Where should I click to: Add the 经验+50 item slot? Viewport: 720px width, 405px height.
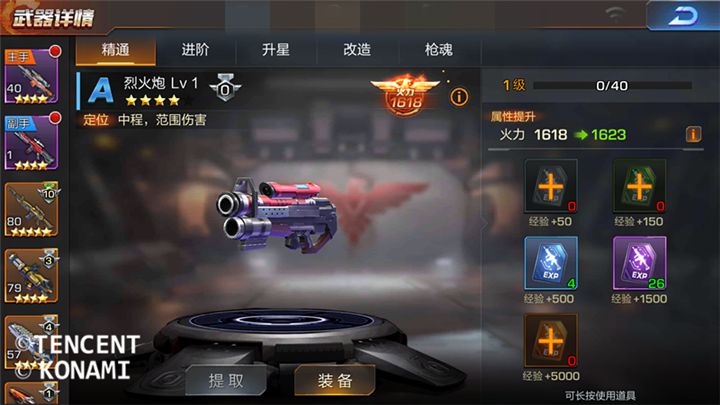(x=551, y=186)
